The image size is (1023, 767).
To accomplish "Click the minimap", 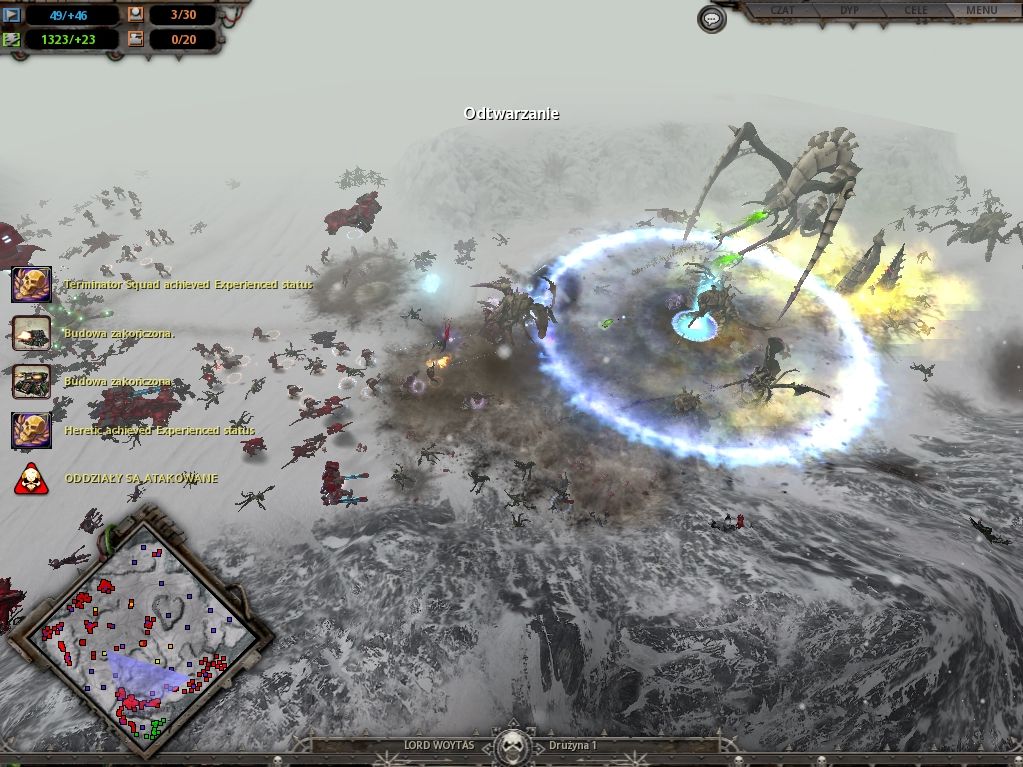I will click(138, 630).
